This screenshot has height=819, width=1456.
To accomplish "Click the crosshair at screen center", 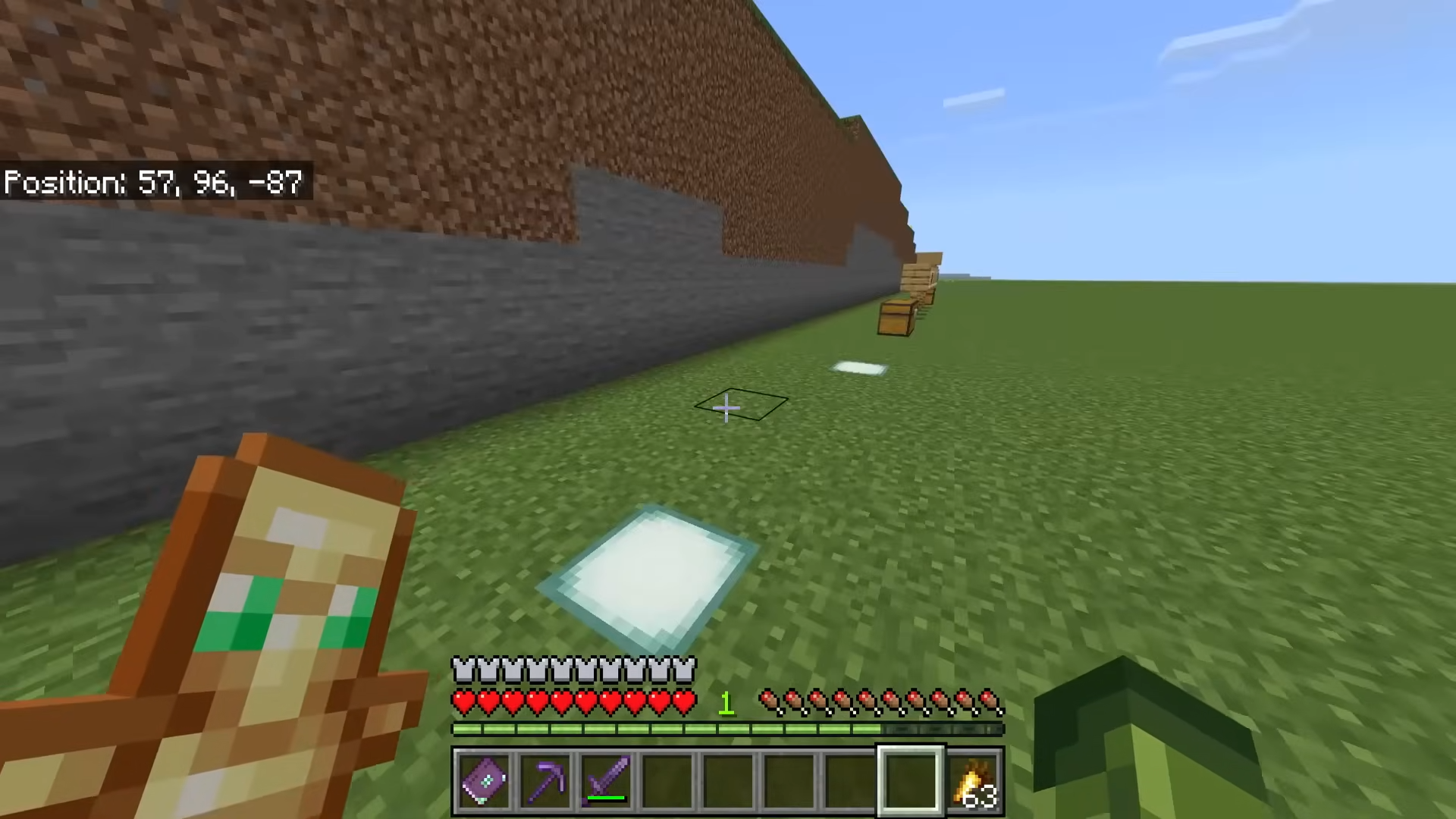I will (726, 408).
